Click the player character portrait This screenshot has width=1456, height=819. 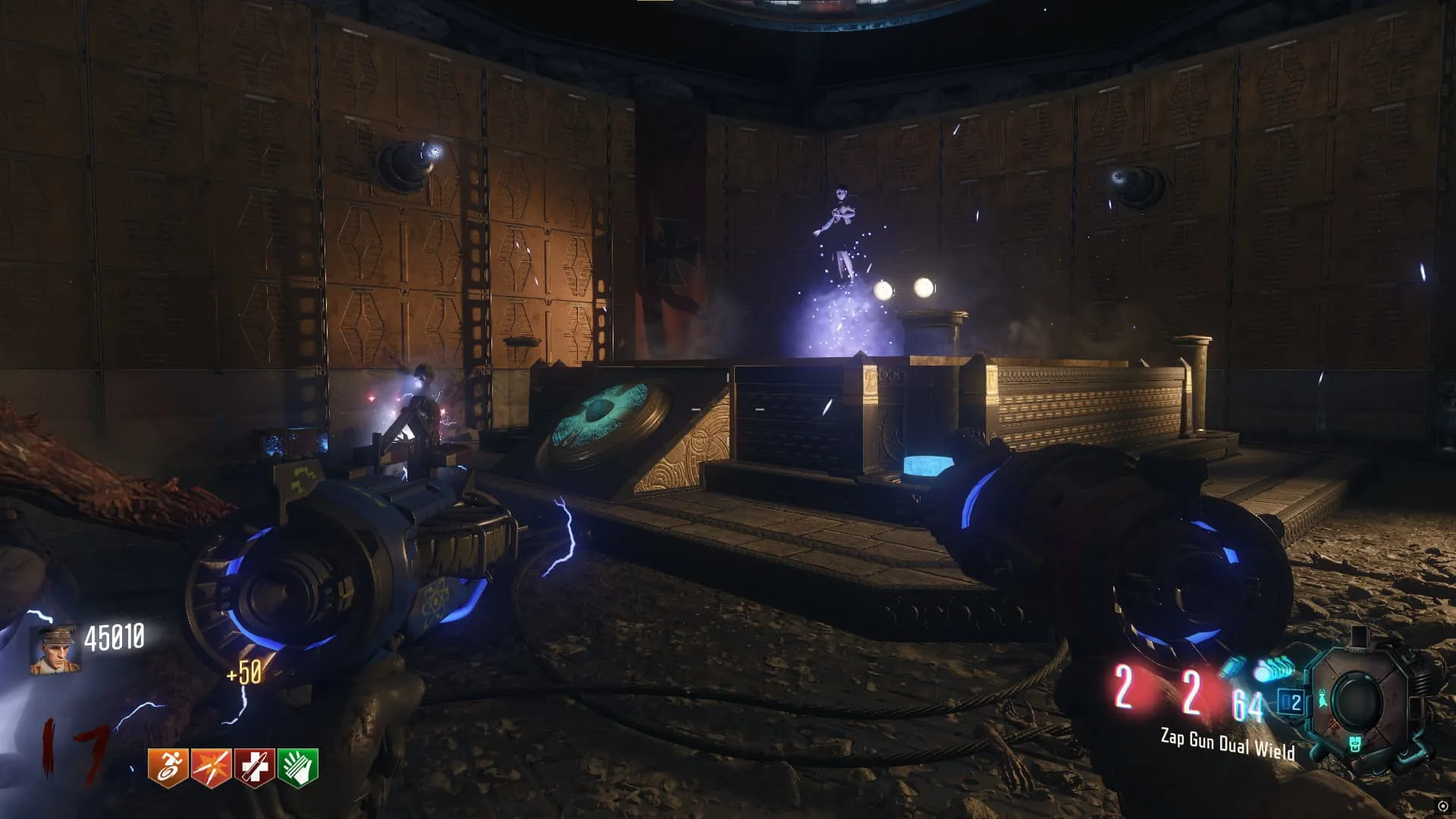(55, 649)
